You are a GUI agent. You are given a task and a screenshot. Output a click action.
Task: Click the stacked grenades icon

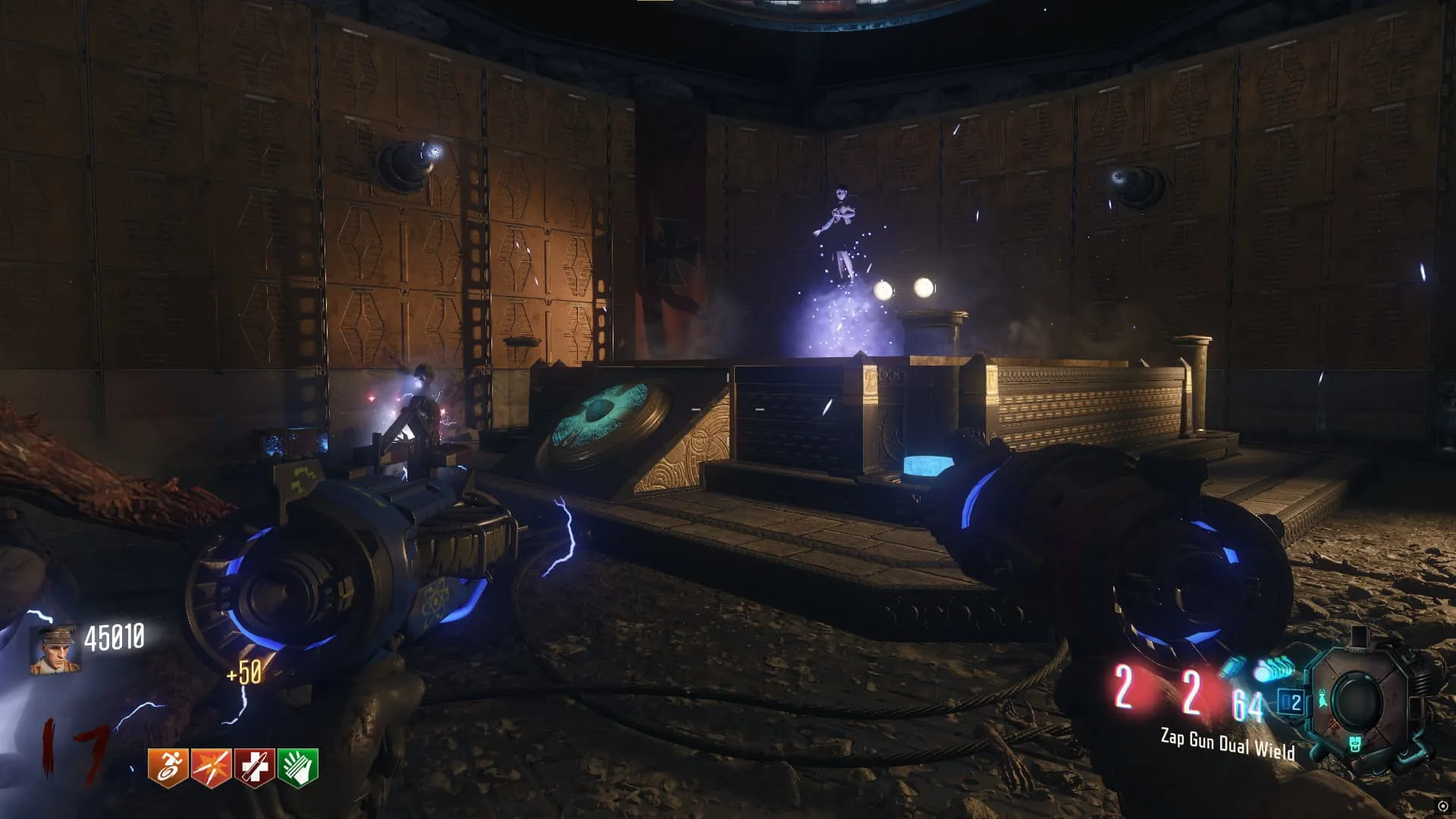click(1275, 670)
